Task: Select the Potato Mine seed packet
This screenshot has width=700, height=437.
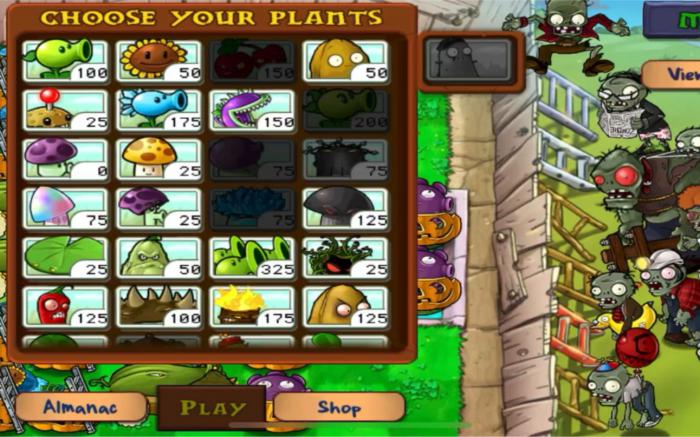Action: tap(65, 109)
